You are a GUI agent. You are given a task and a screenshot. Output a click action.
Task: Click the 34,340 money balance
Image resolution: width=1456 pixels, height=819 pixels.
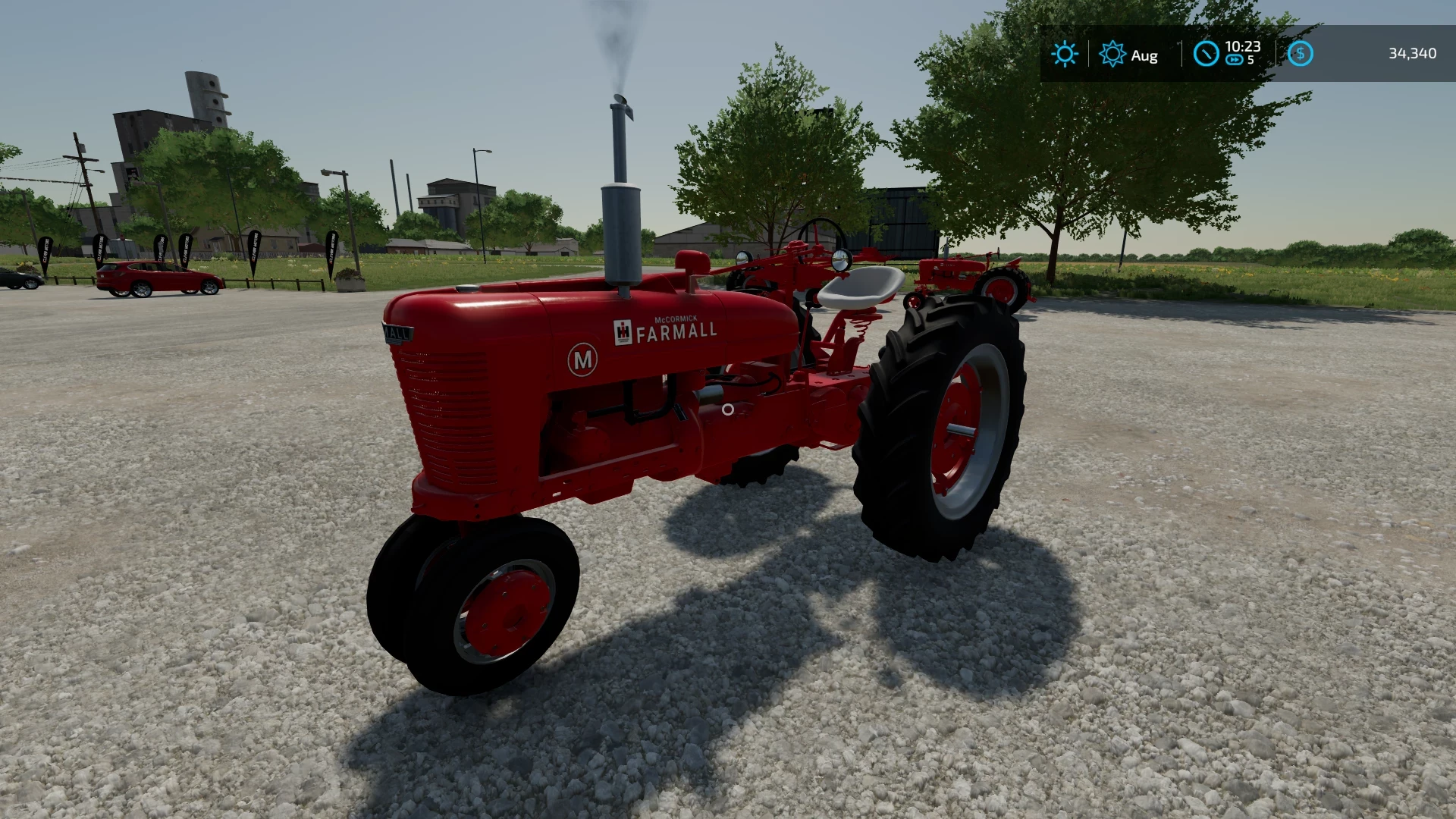click(1411, 54)
